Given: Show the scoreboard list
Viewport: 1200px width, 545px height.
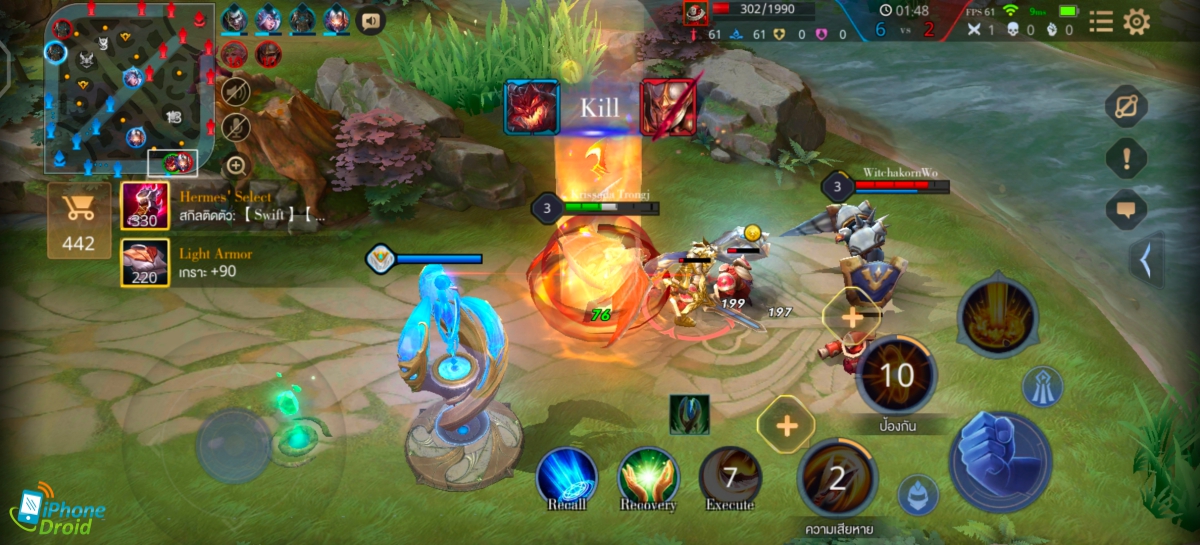Looking at the screenshot, I should (1100, 21).
